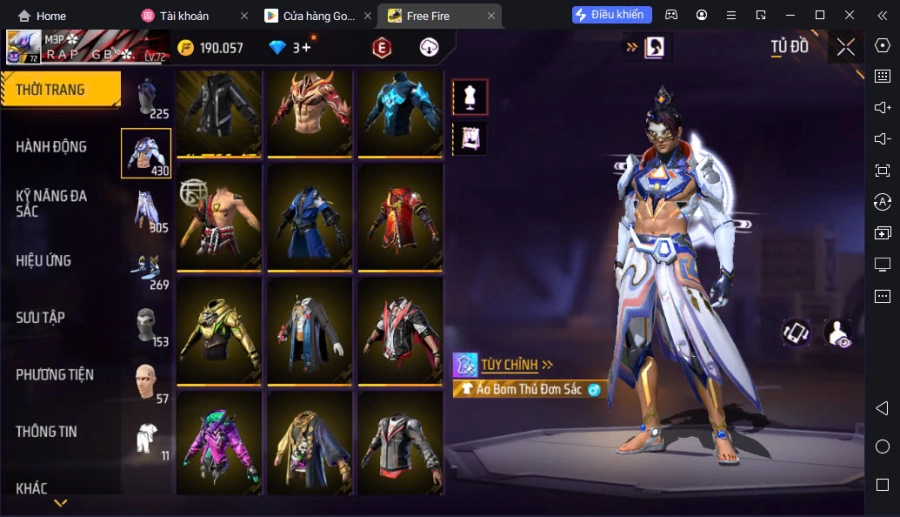
Task: Close the Tủ Đồ wardrobe screen
Action: tap(846, 47)
